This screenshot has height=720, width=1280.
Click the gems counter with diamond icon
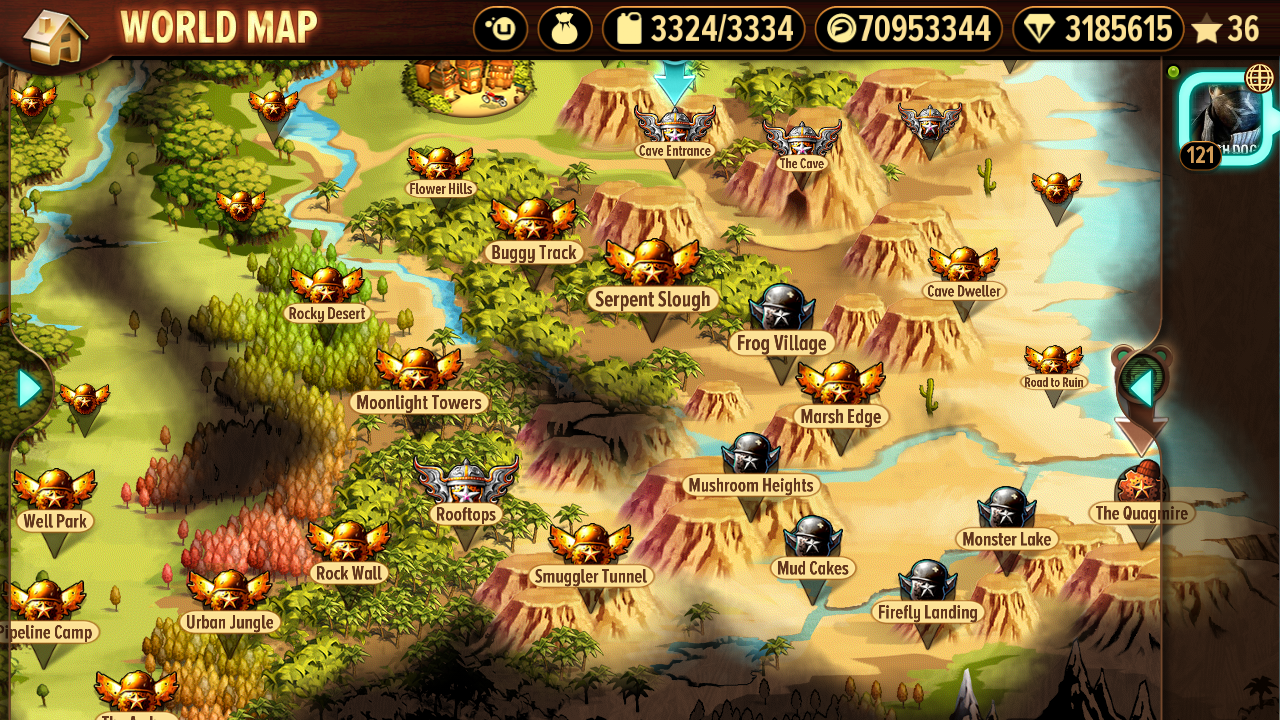coord(1098,29)
